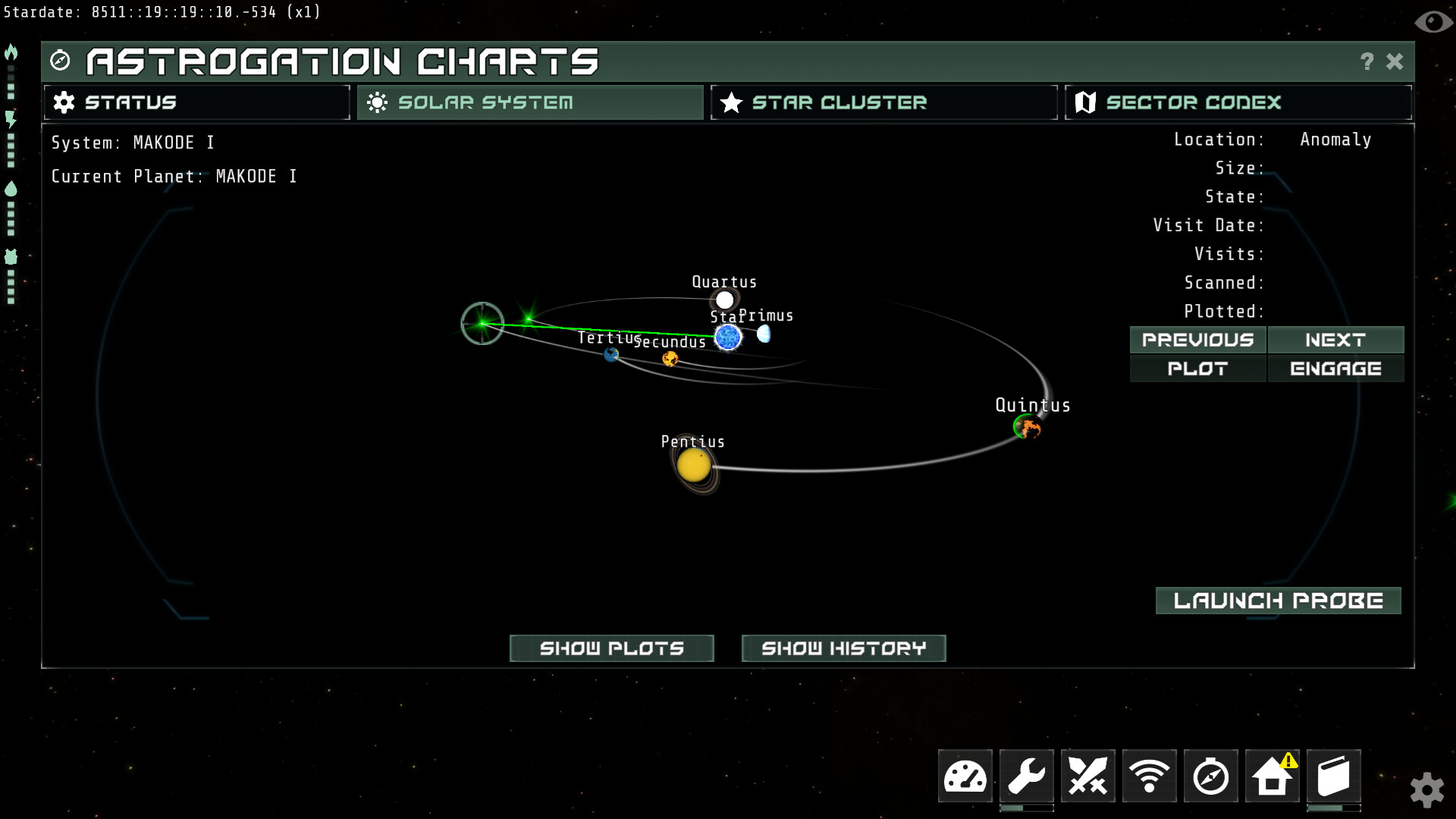Open the wifi signal communications panel
This screenshot has width=1456, height=819.
[1149, 777]
